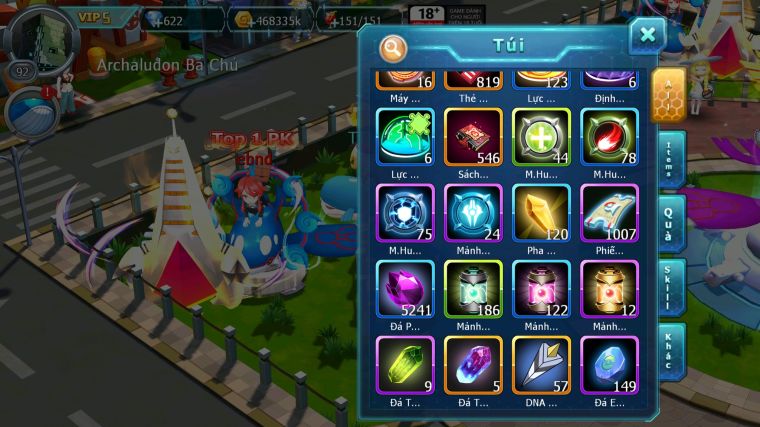Switch to the Skill tab
The image size is (760, 427).
670,288
